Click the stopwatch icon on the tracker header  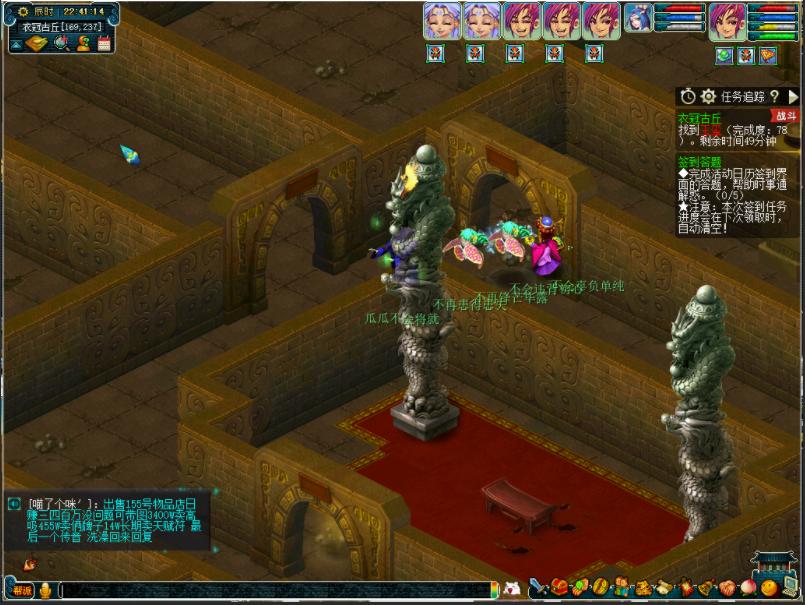(x=687, y=96)
